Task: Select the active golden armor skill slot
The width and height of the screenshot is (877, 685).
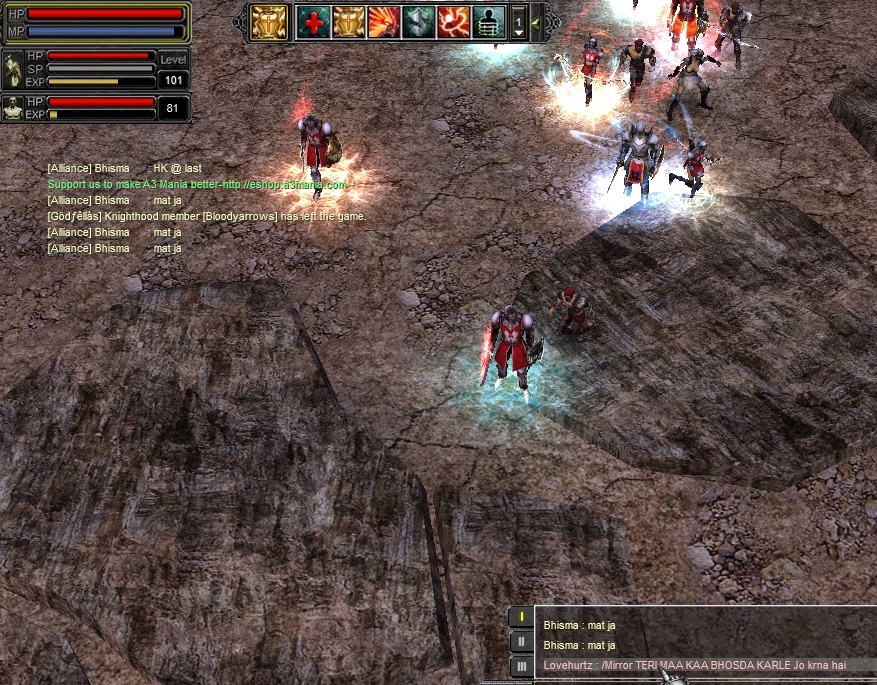Action: click(x=269, y=21)
